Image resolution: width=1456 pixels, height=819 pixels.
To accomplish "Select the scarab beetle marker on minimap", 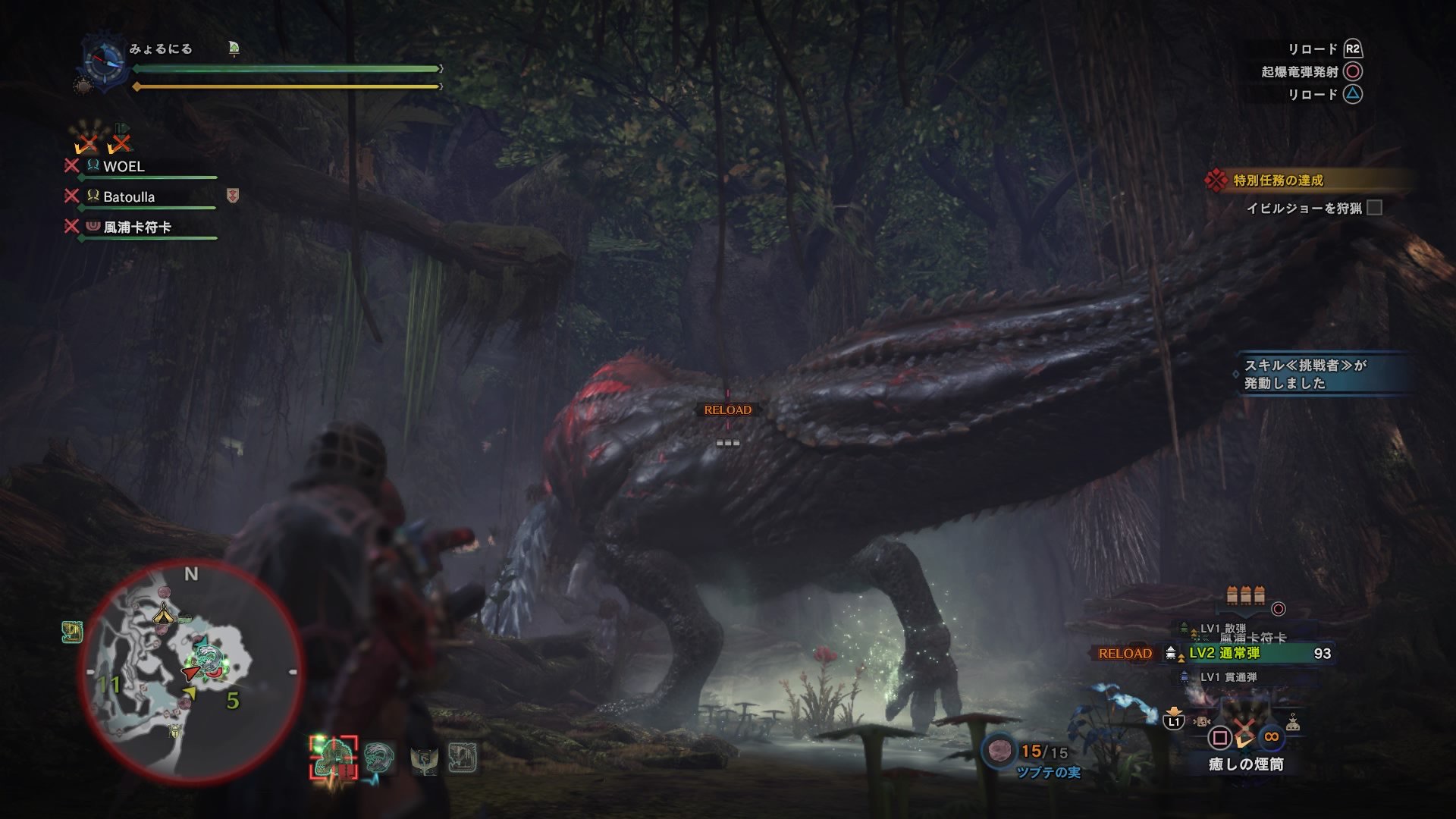I will pyautogui.click(x=176, y=733).
